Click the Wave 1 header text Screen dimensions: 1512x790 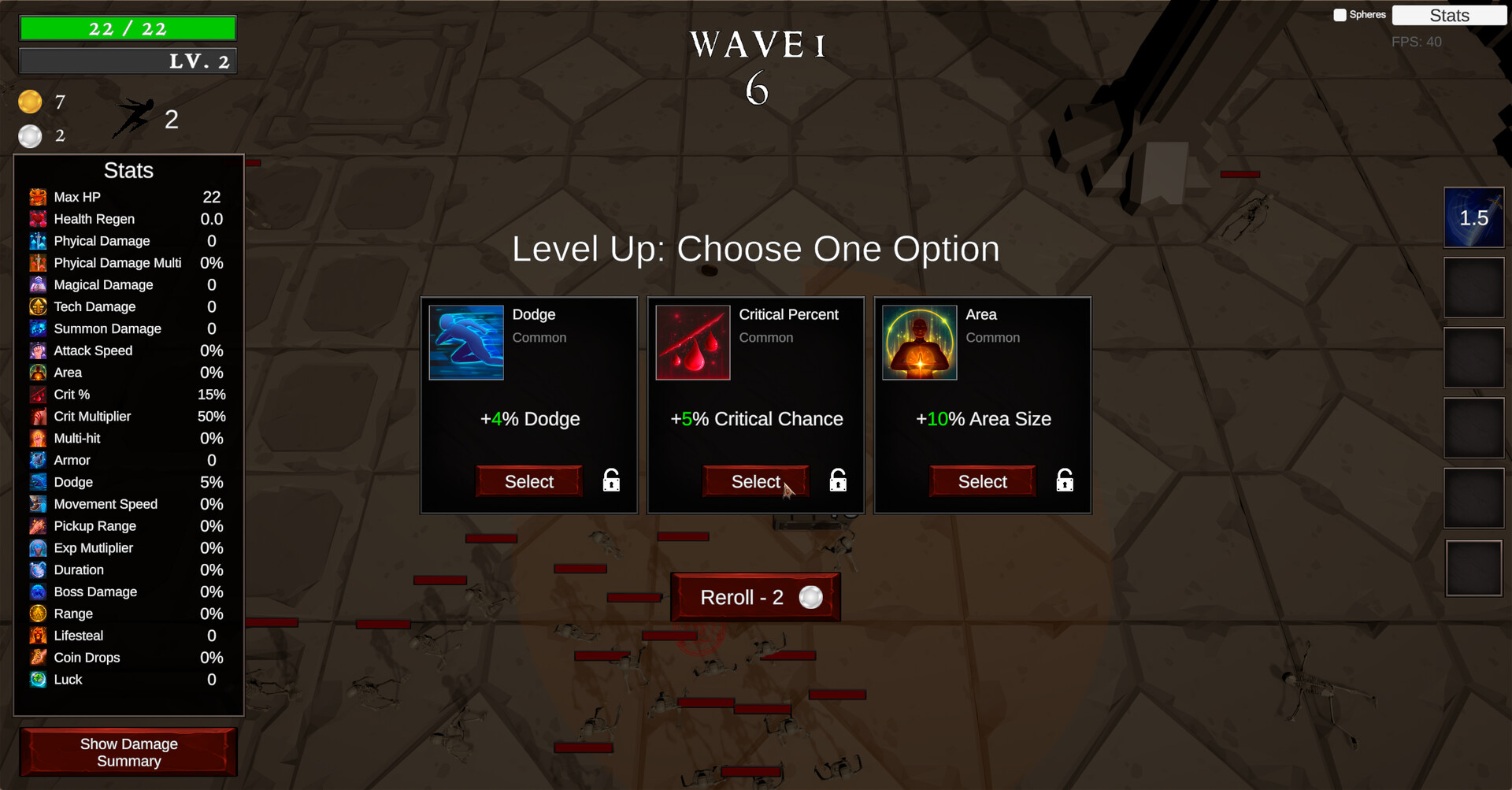pos(757,45)
